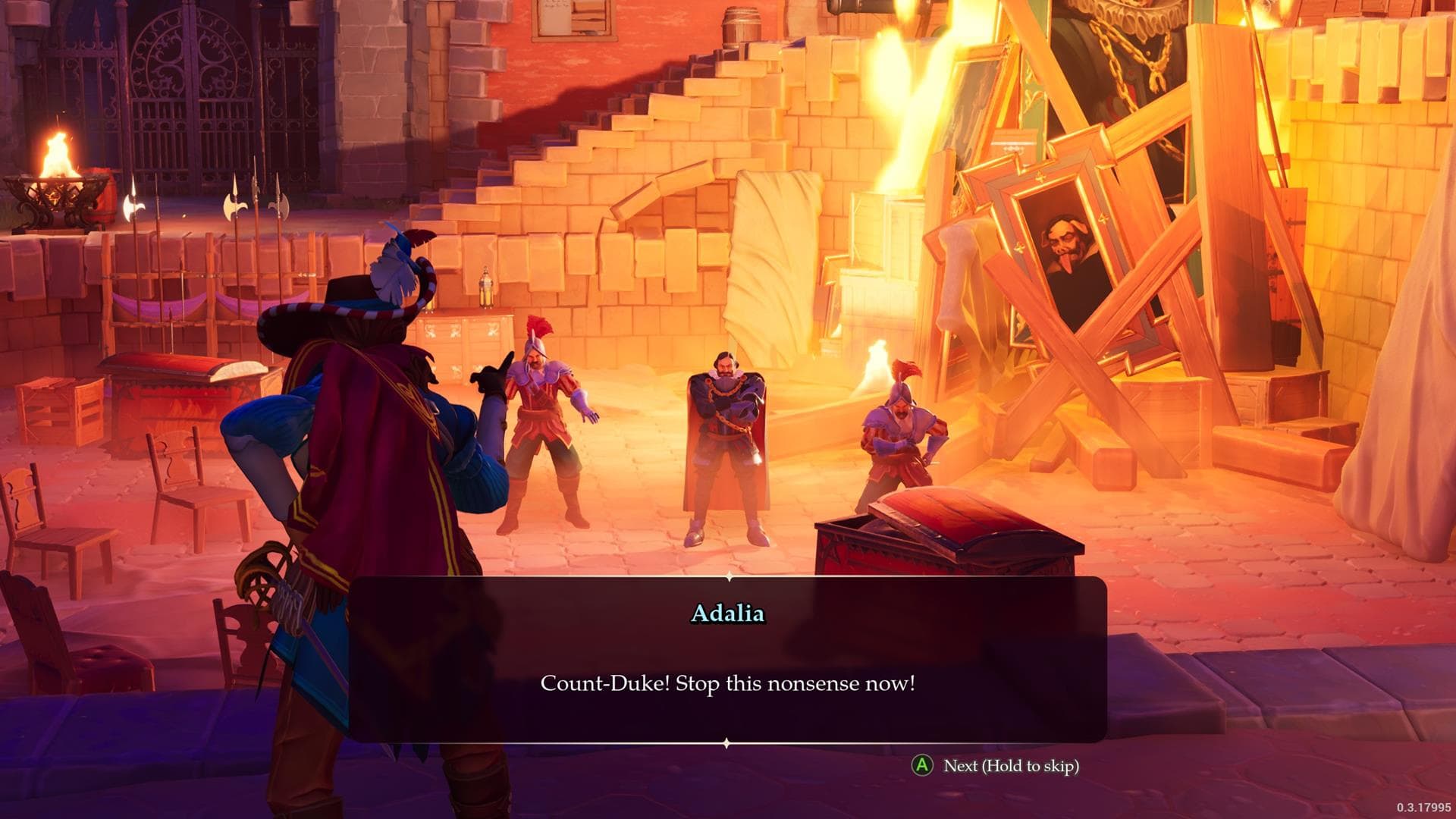Advance dialogue with Next (Hold to skip)
1456x819 pixels.
click(x=1009, y=767)
